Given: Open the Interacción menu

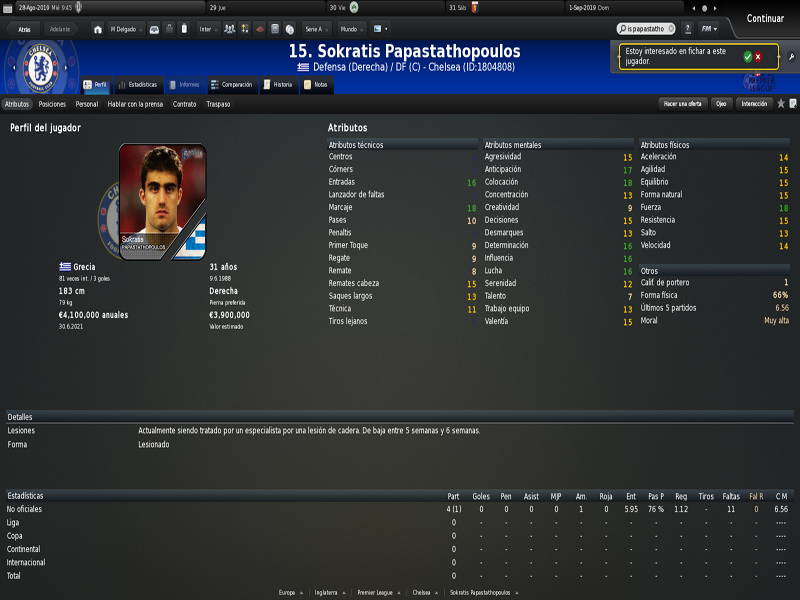Looking at the screenshot, I should [754, 104].
